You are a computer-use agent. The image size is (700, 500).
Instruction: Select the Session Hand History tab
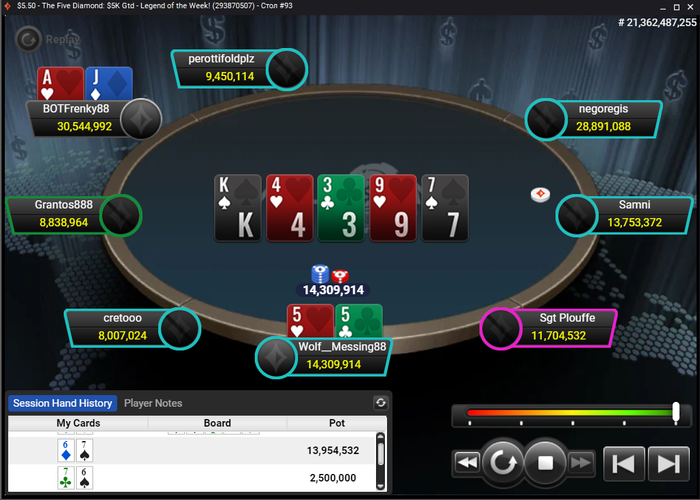tap(63, 403)
